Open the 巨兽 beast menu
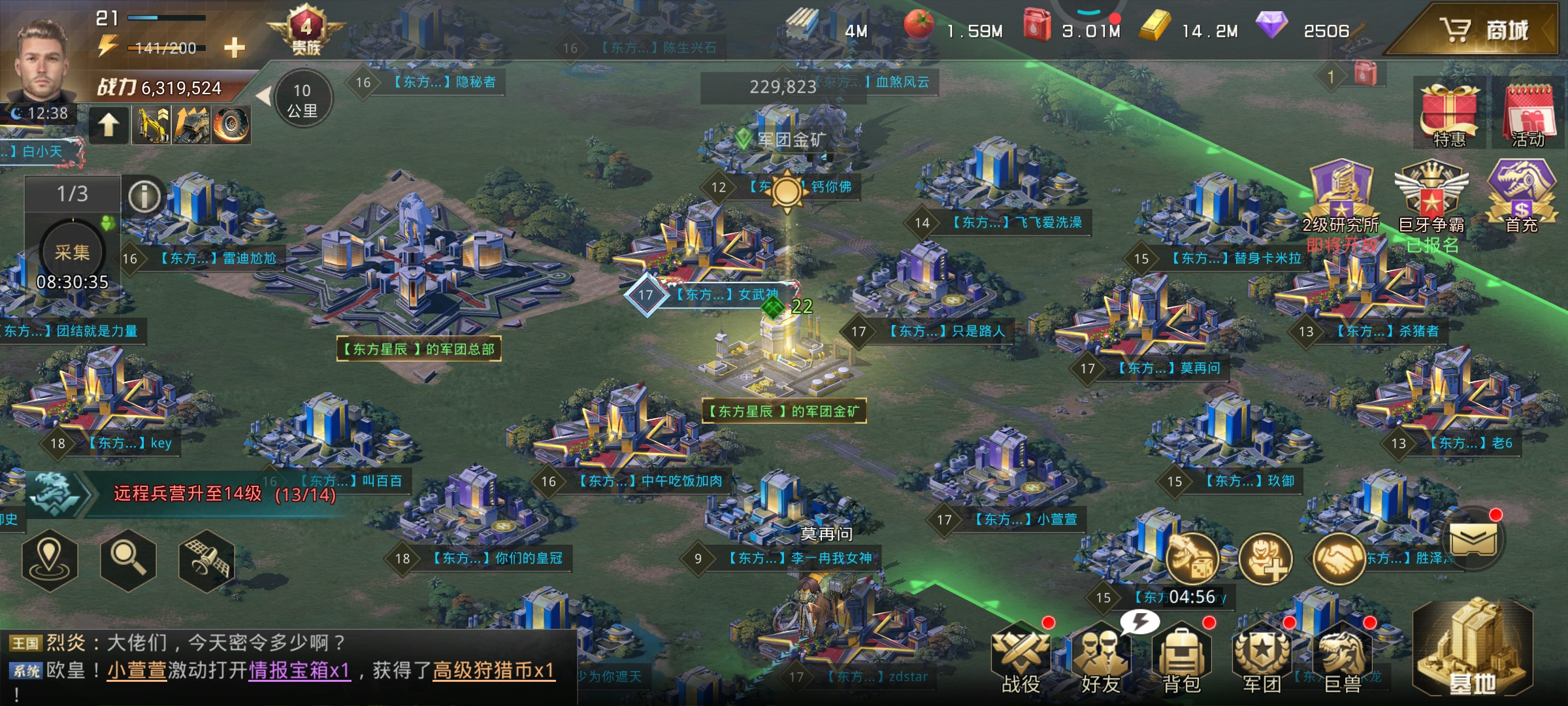1568x706 pixels. coord(1343,657)
